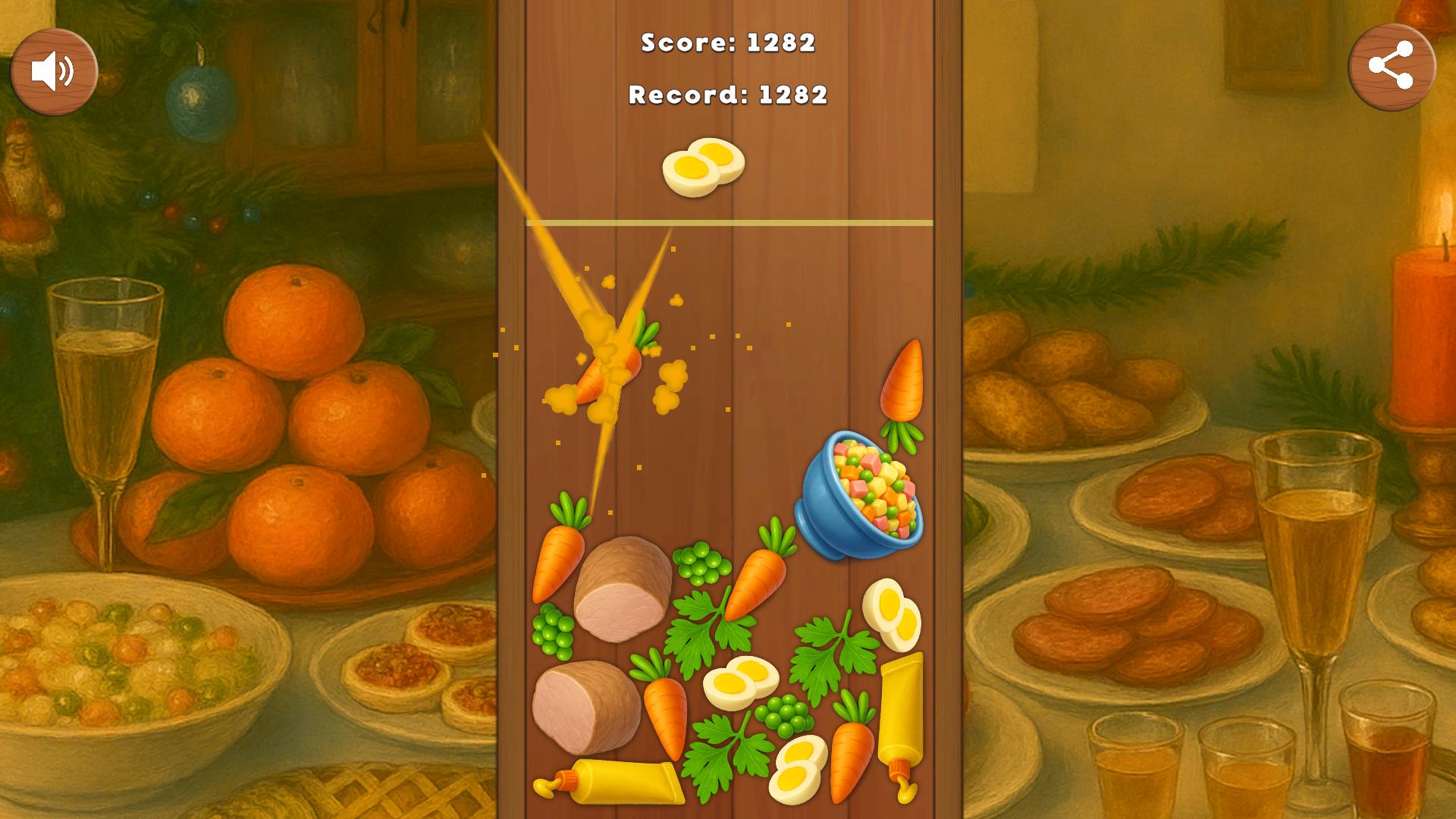Click the Score: 1282 text
The image size is (1456, 819).
(728, 44)
